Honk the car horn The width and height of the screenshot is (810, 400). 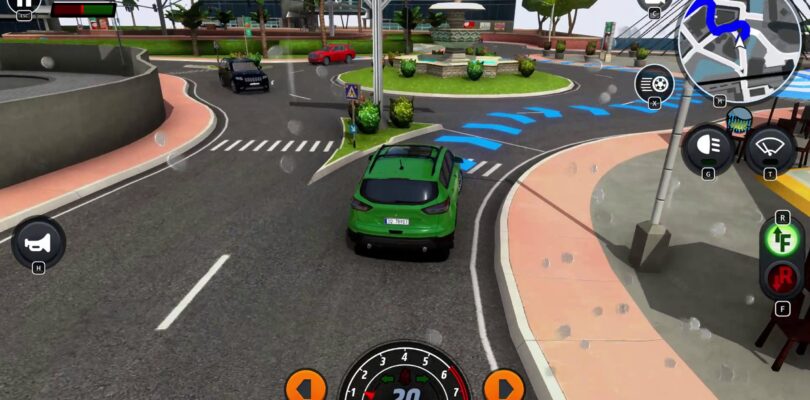coord(38,242)
